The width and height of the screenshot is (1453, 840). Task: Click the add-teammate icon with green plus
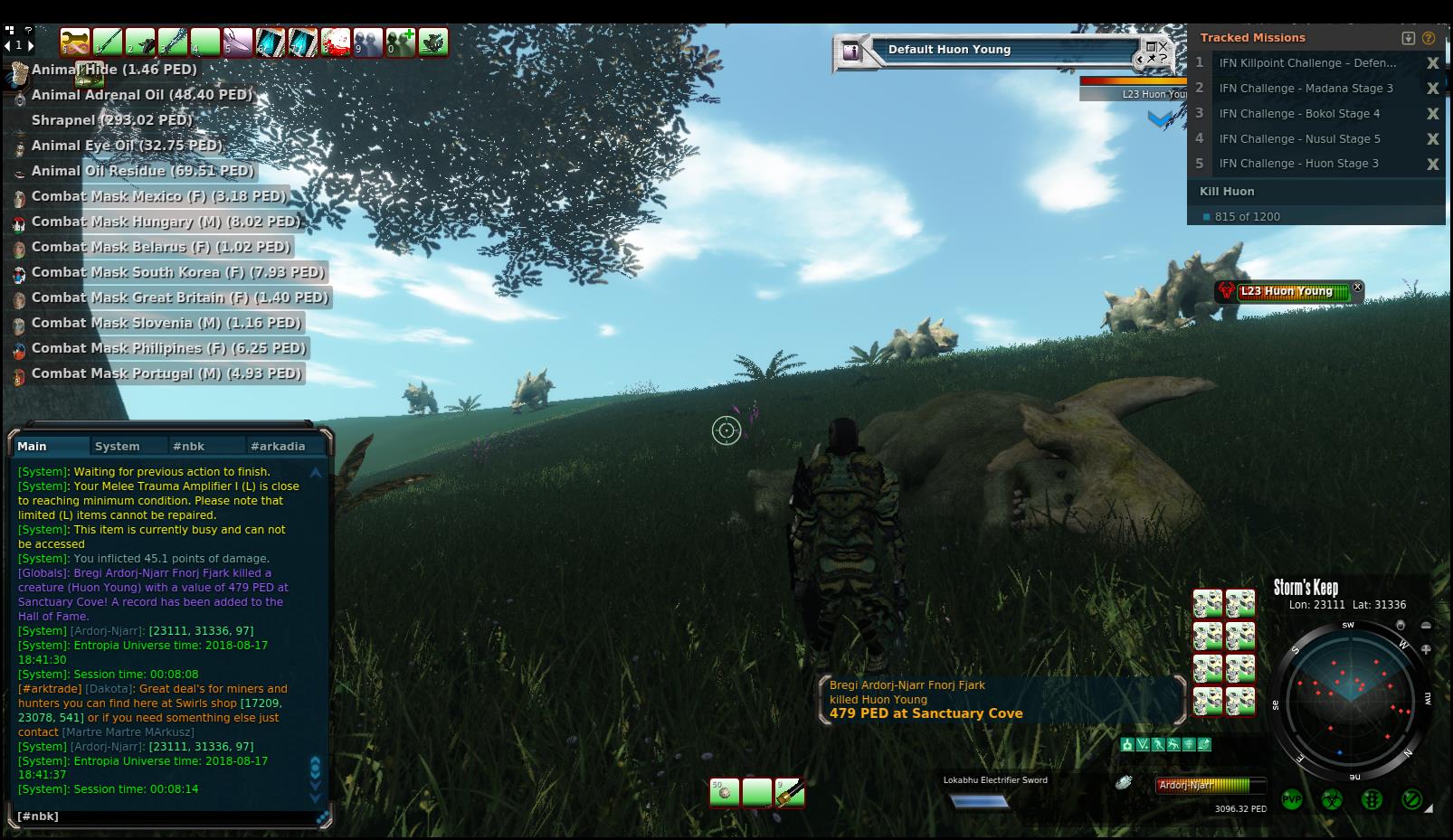(401, 42)
